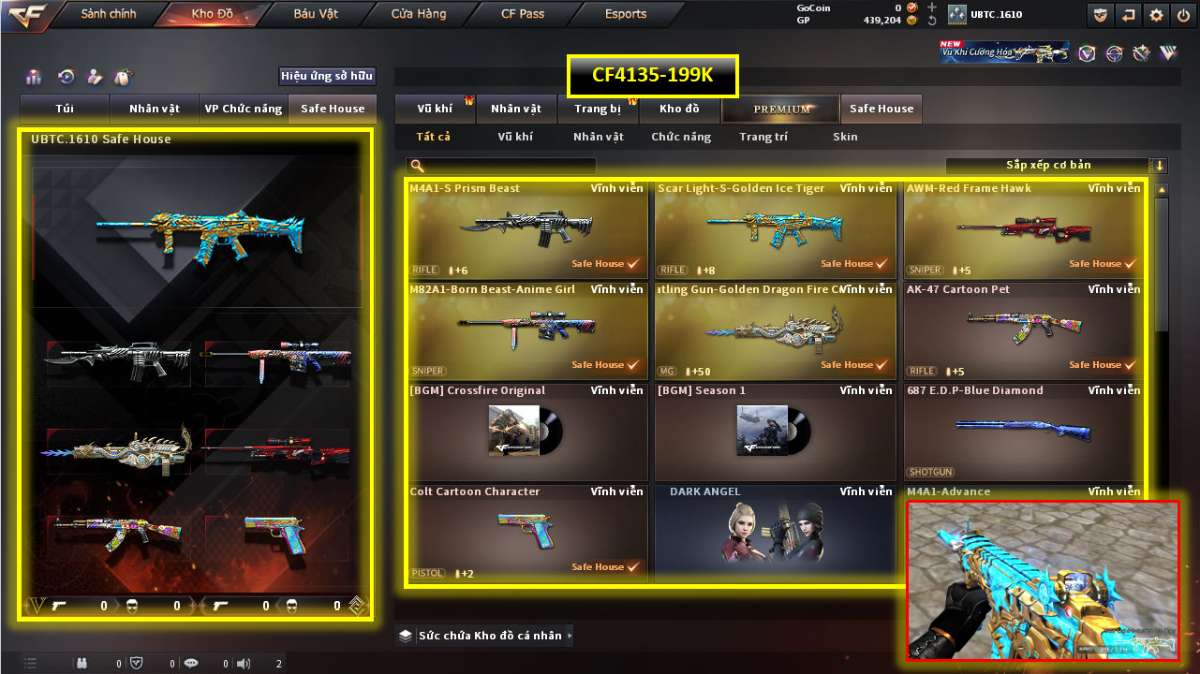Pick the 687 E.D.P-Blue Diamond shotgun
This screenshot has width=1200, height=674.
[1023, 431]
